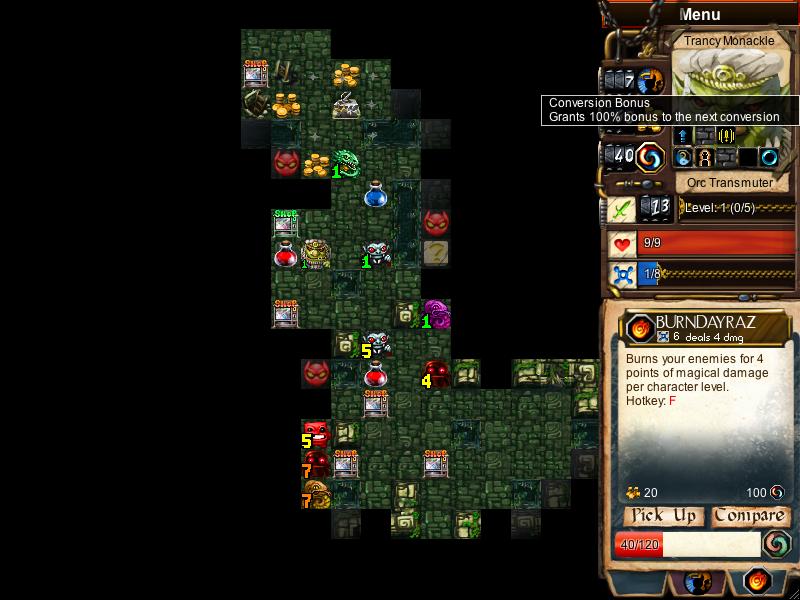Click the orange figure trait icon
Viewport: 800px width, 600px height.
coord(705,157)
